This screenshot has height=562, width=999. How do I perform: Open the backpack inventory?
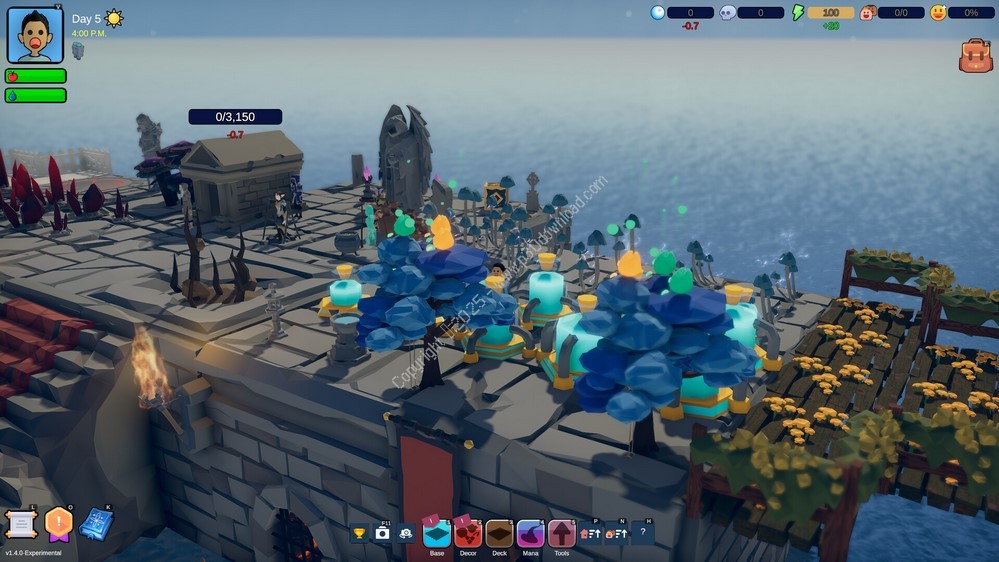[x=975, y=55]
